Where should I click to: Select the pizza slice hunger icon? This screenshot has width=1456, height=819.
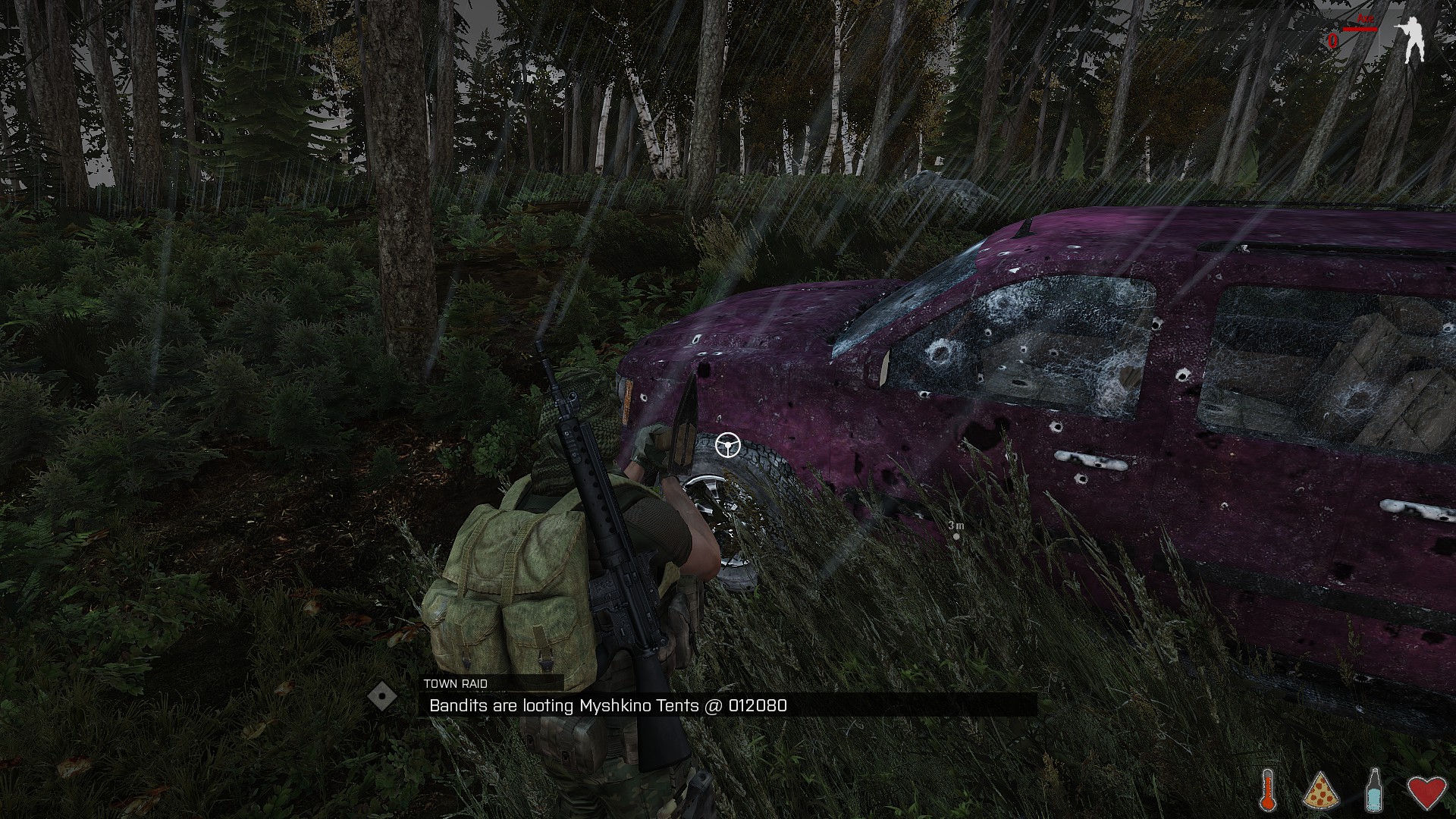pyautogui.click(x=1320, y=789)
